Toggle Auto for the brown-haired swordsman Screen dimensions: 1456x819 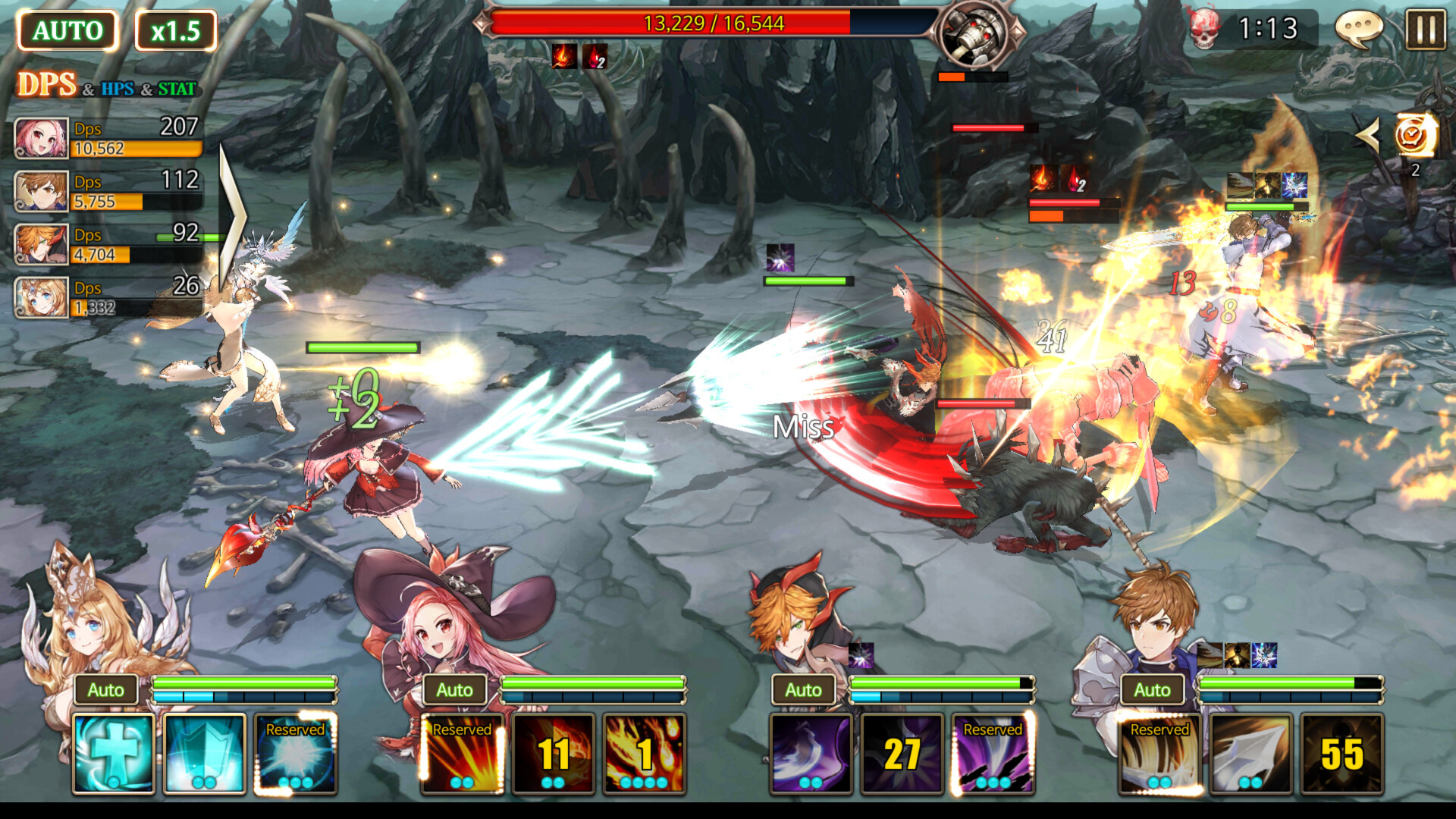click(x=1150, y=689)
